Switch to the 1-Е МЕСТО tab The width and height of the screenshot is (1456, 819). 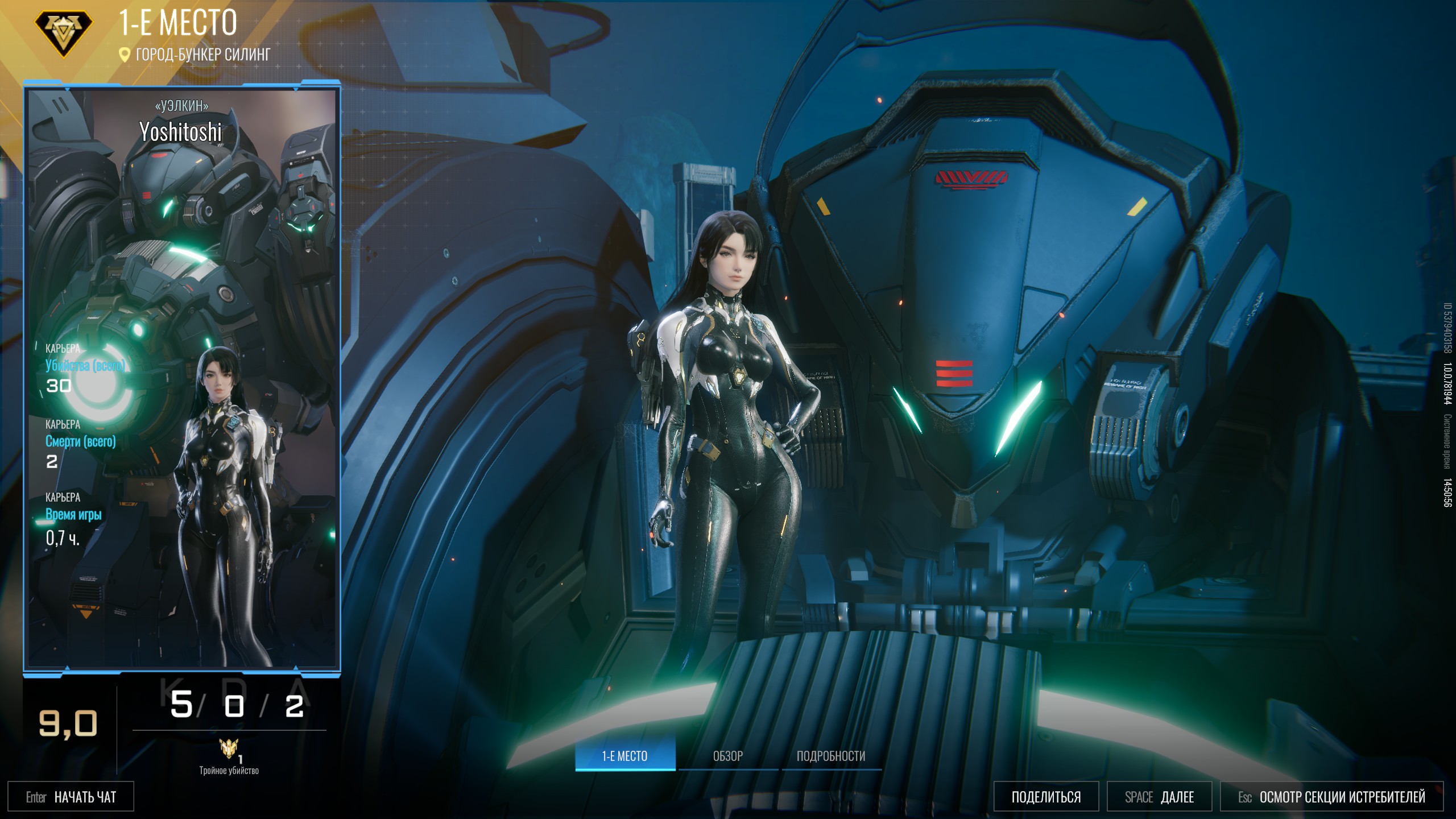pyautogui.click(x=624, y=756)
